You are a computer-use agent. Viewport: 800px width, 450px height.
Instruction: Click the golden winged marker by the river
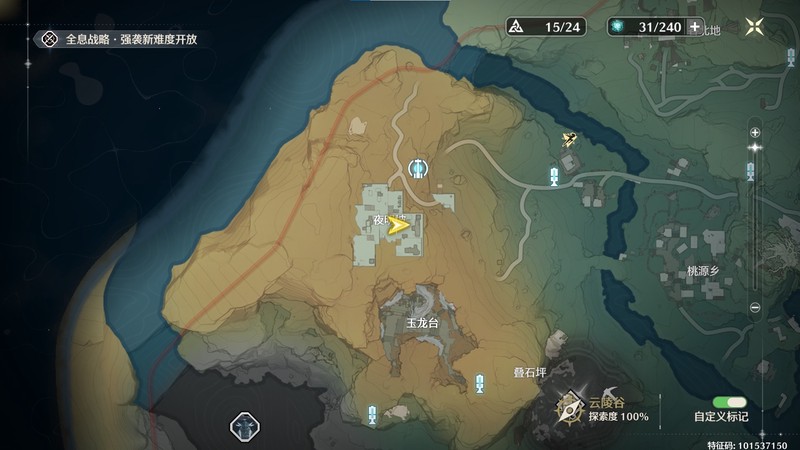(x=570, y=141)
